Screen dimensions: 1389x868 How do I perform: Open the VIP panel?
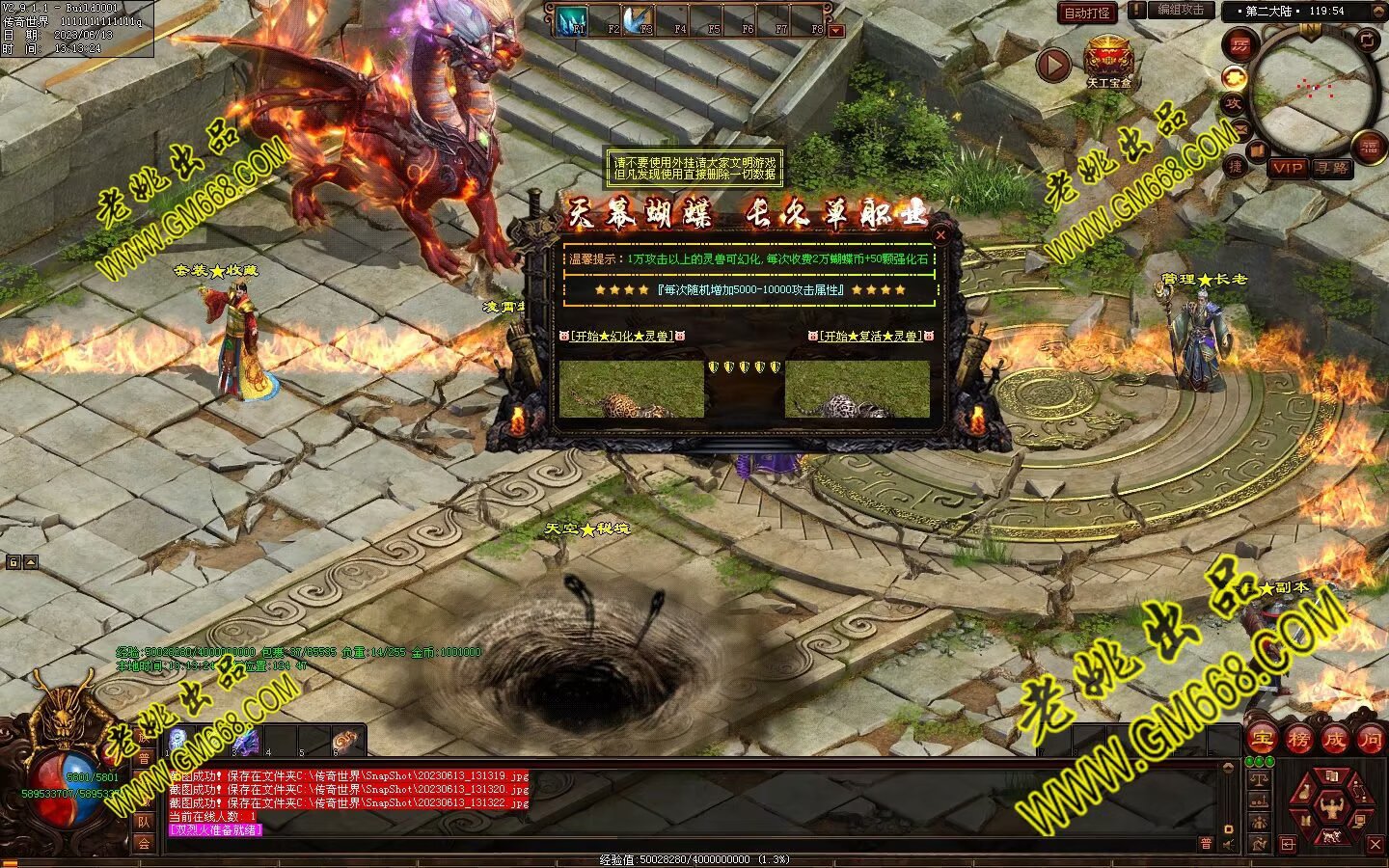(x=1288, y=168)
